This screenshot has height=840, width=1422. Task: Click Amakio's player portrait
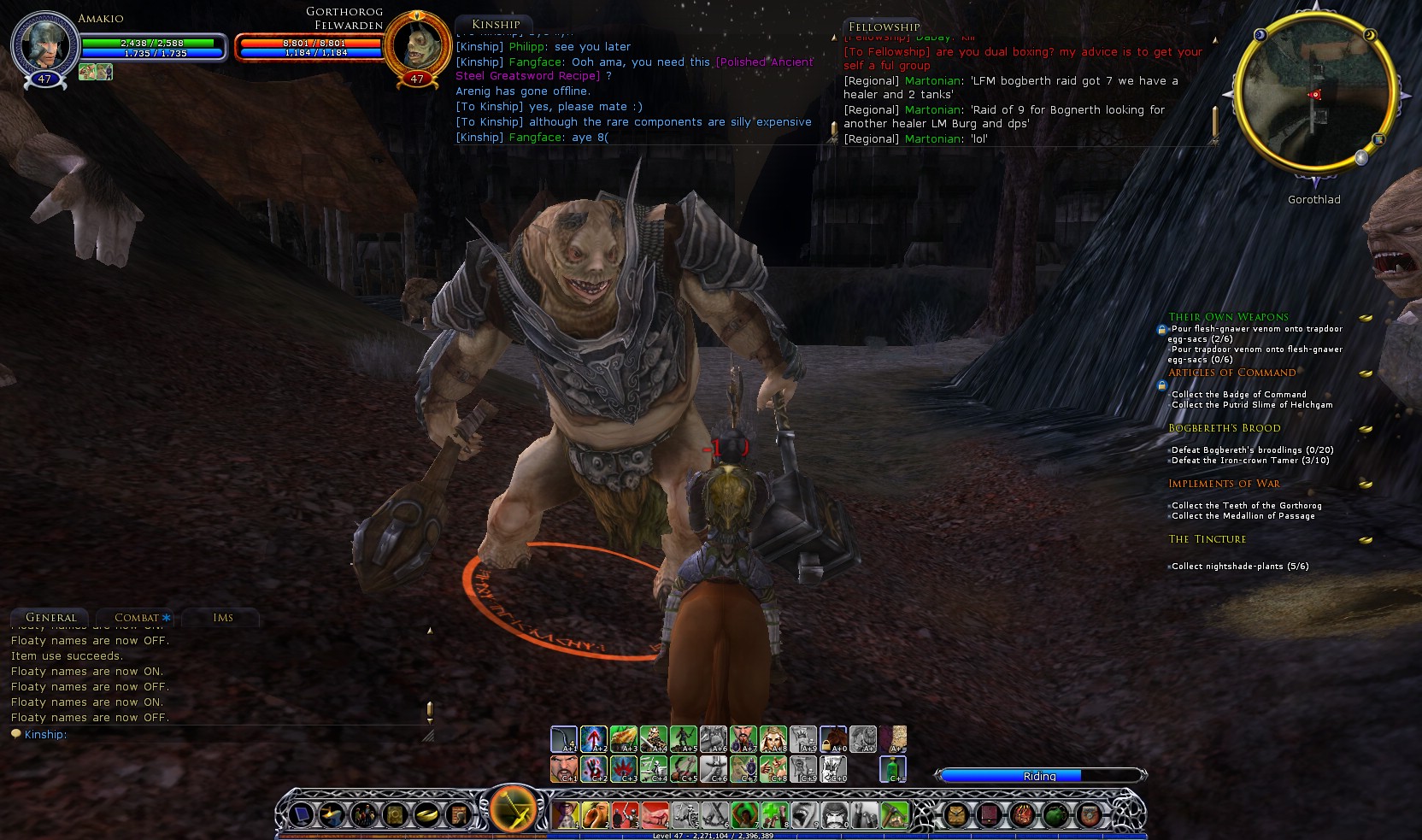(x=44, y=43)
